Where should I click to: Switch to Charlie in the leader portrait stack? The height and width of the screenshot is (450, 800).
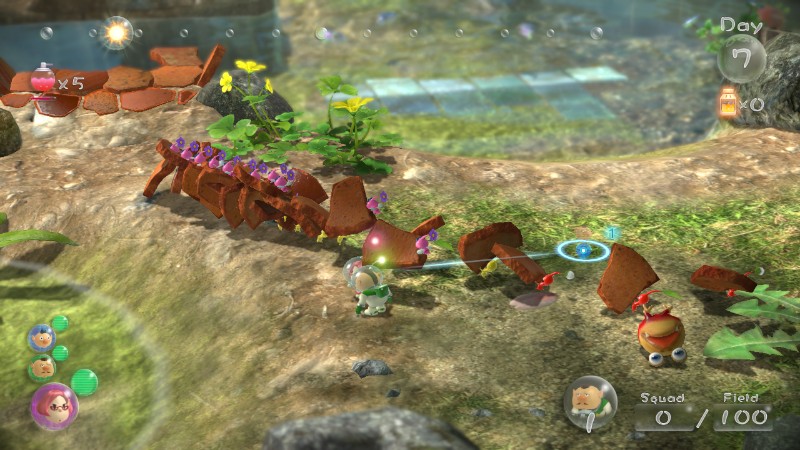point(41,368)
